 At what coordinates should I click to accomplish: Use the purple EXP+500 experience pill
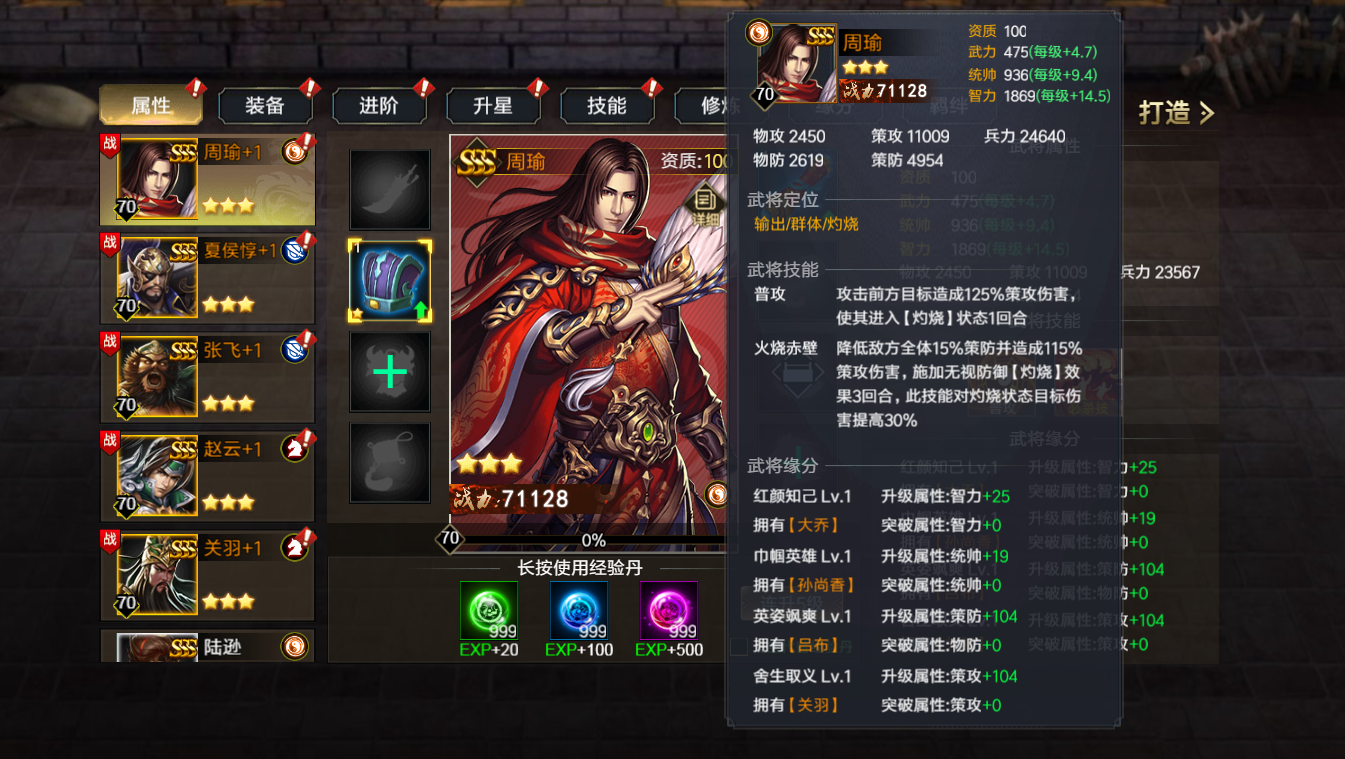669,612
